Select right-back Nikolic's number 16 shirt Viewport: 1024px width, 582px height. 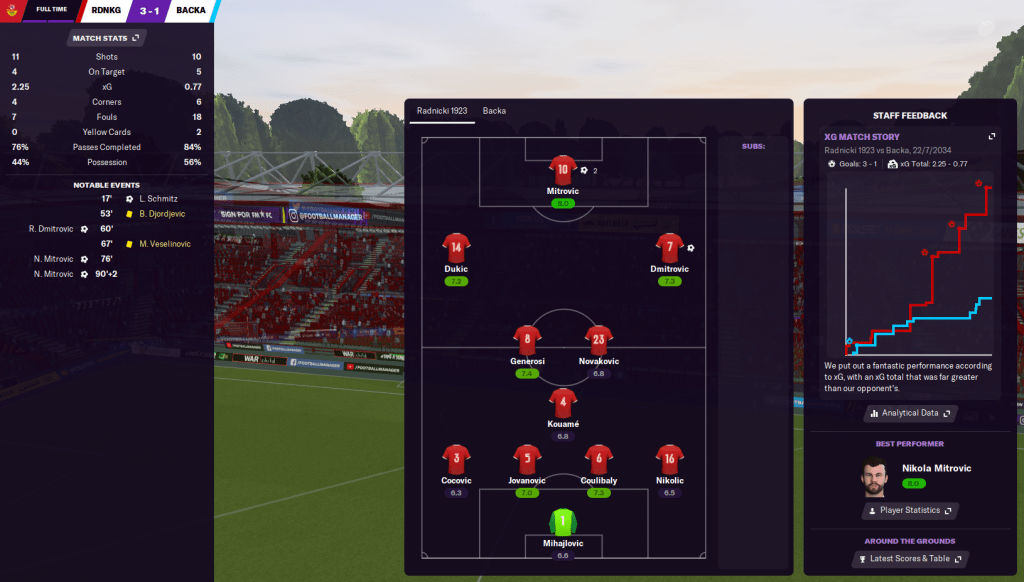(x=669, y=460)
